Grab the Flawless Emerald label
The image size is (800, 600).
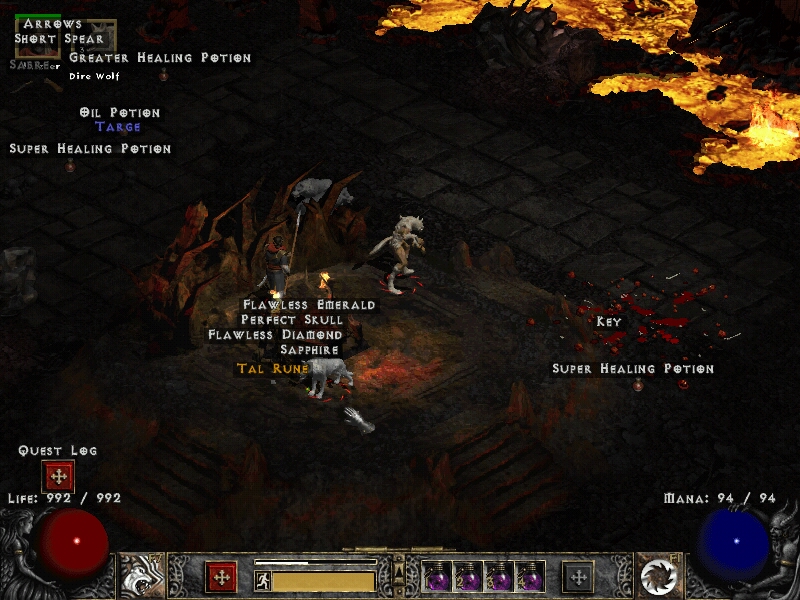click(x=309, y=305)
